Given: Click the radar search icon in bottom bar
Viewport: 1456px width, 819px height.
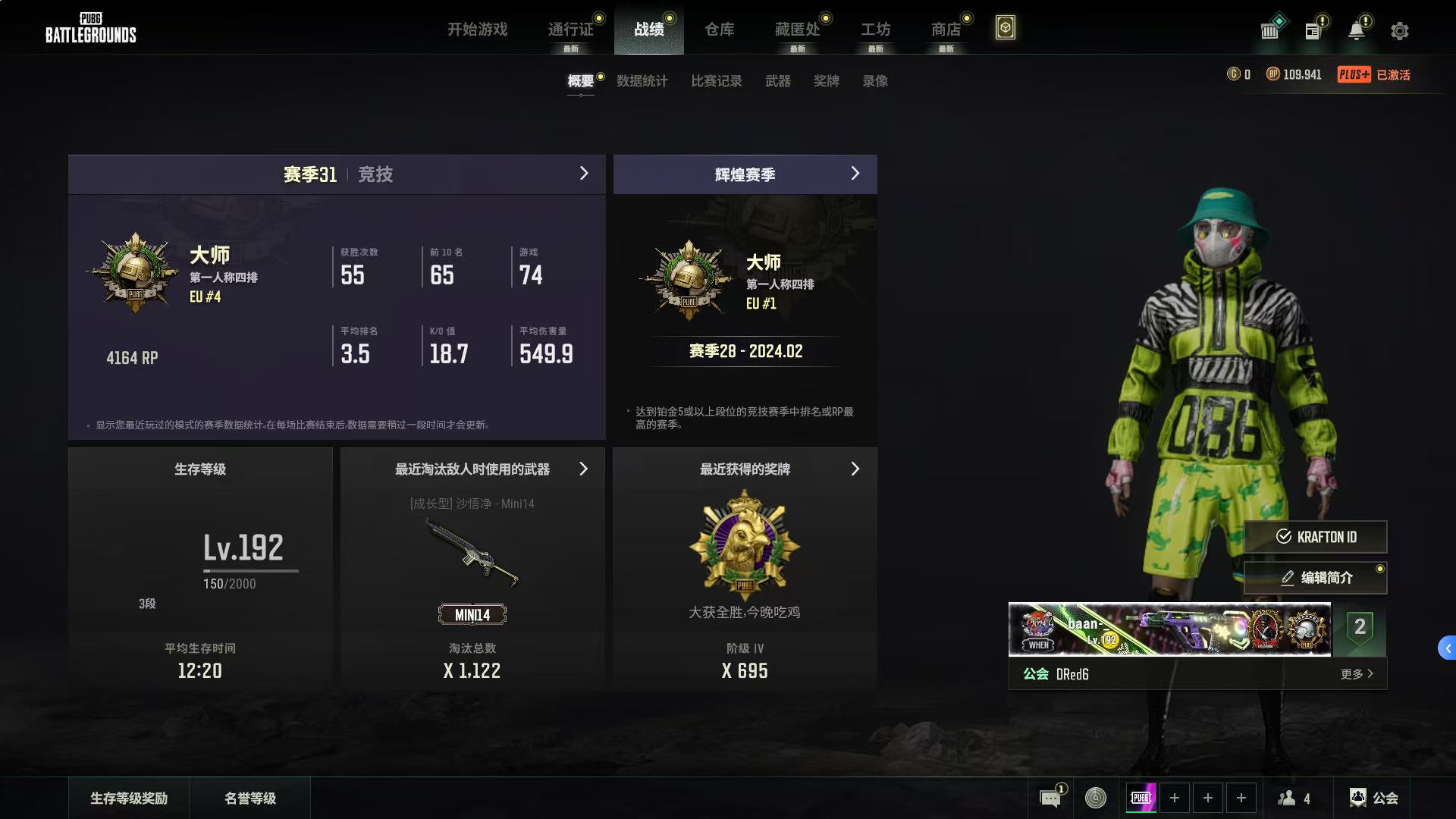Looking at the screenshot, I should coord(1095,798).
